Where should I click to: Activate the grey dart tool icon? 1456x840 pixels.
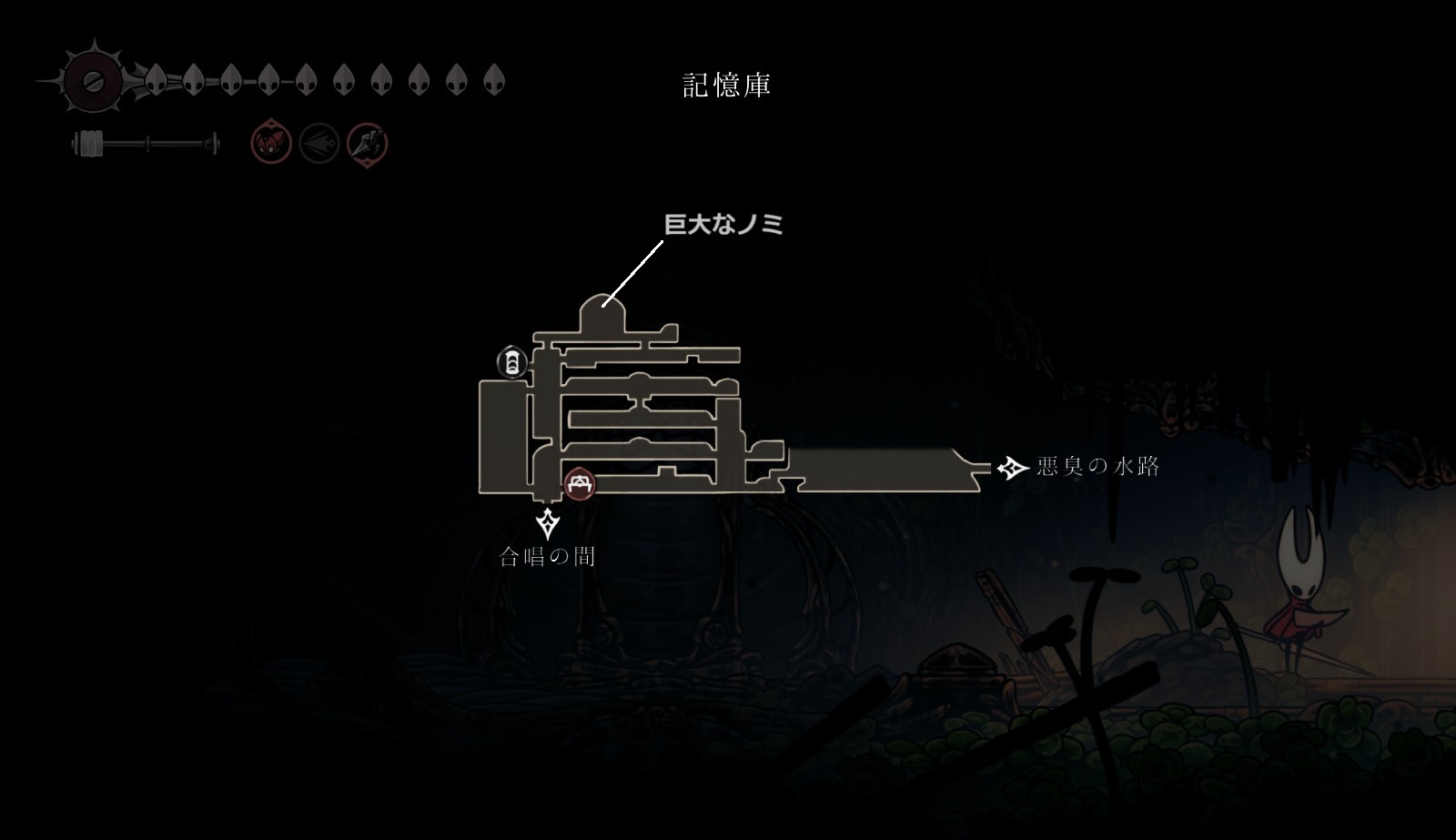[x=319, y=144]
